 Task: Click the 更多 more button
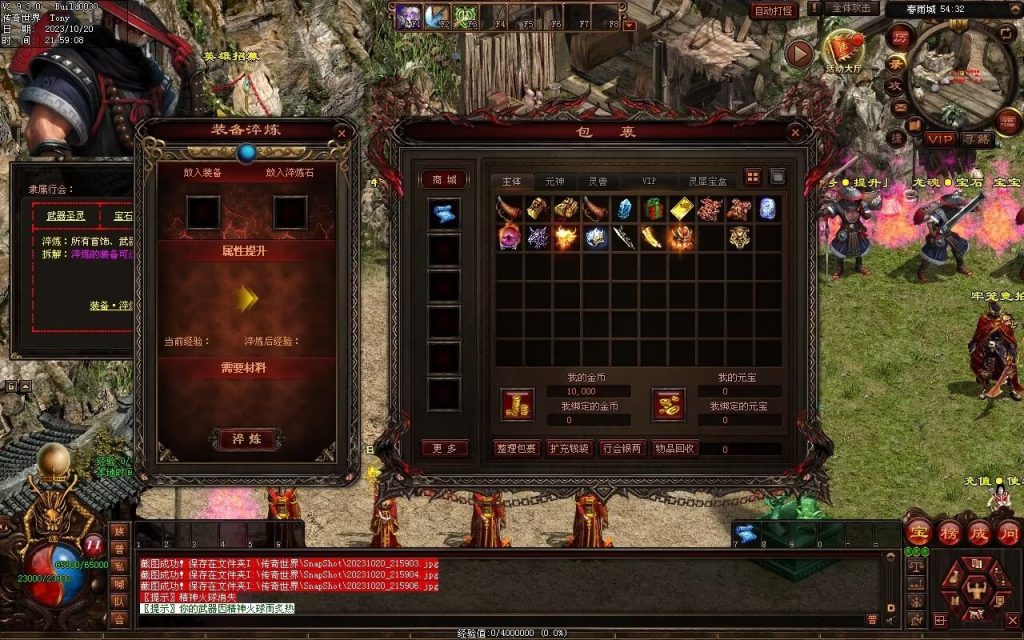[444, 448]
